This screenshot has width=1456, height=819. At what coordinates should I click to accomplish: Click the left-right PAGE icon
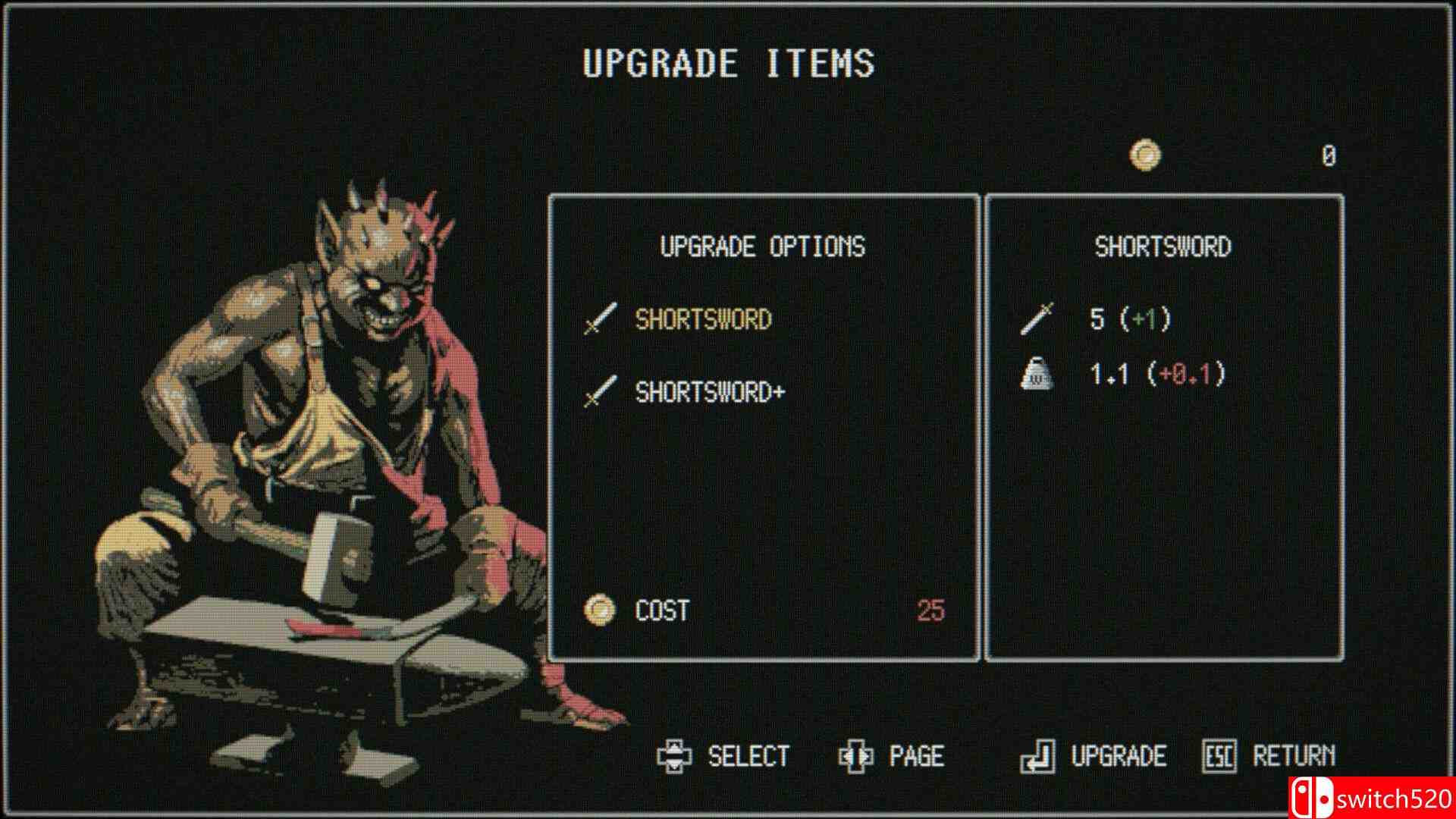point(856,755)
